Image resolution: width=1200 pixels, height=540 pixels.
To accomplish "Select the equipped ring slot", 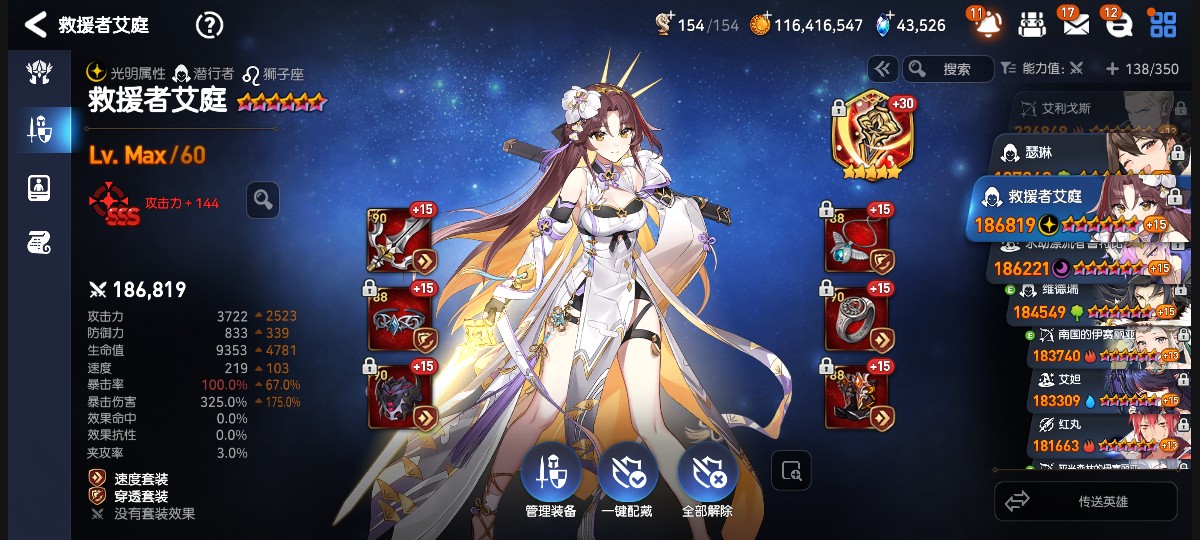I will (856, 318).
